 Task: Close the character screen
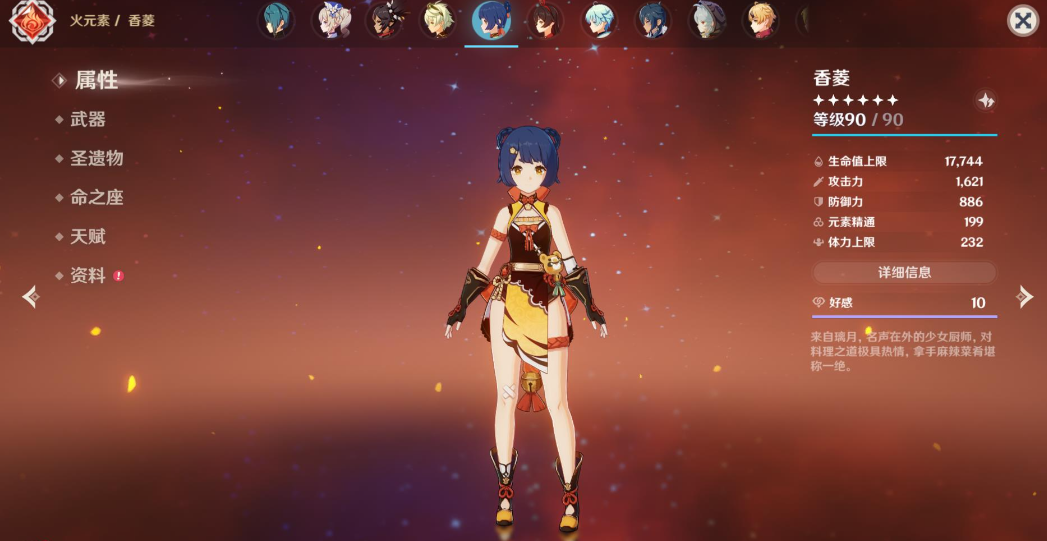click(x=1022, y=21)
